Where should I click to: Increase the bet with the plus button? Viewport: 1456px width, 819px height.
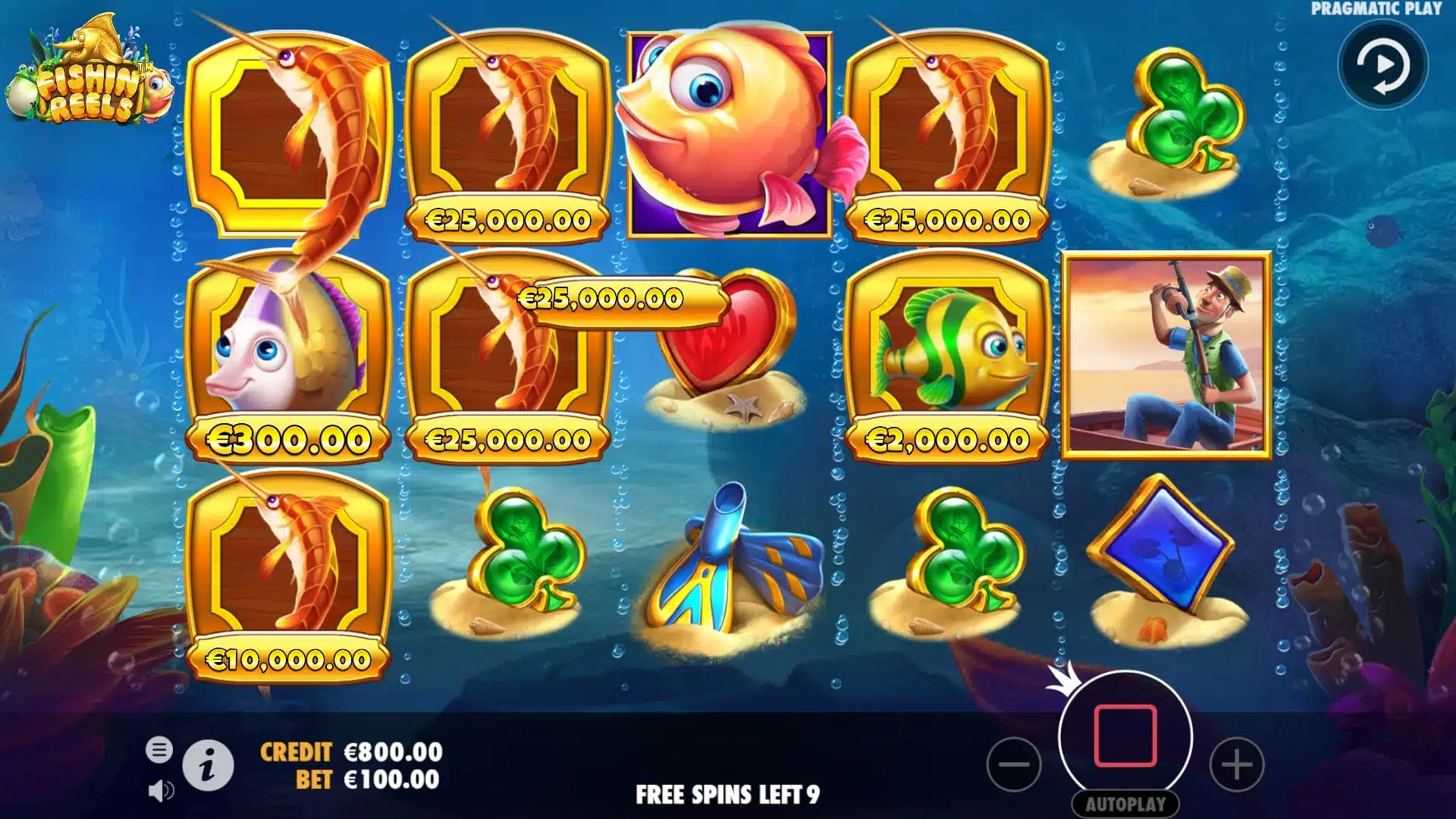point(1236,764)
